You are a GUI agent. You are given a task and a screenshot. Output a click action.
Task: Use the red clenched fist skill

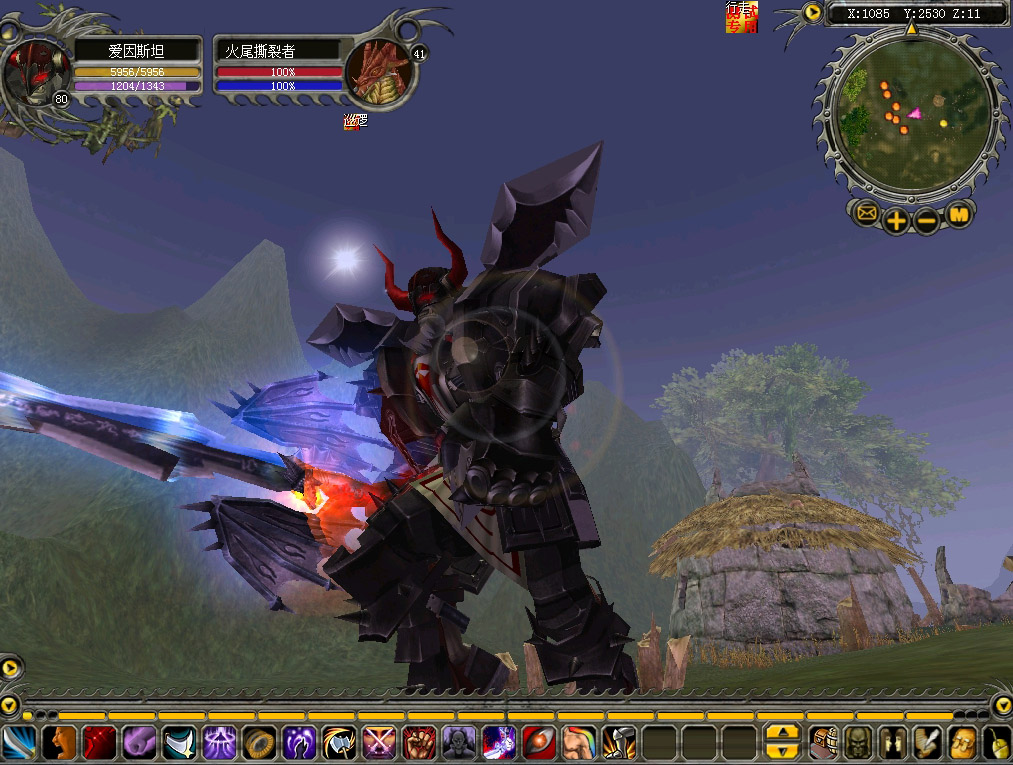pos(420,743)
